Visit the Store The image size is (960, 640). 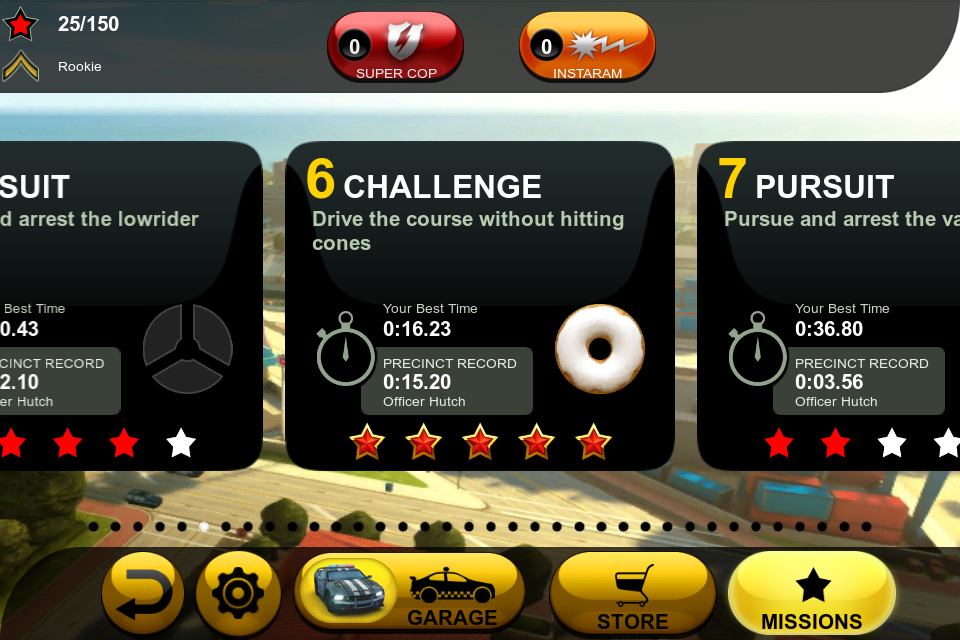point(632,594)
